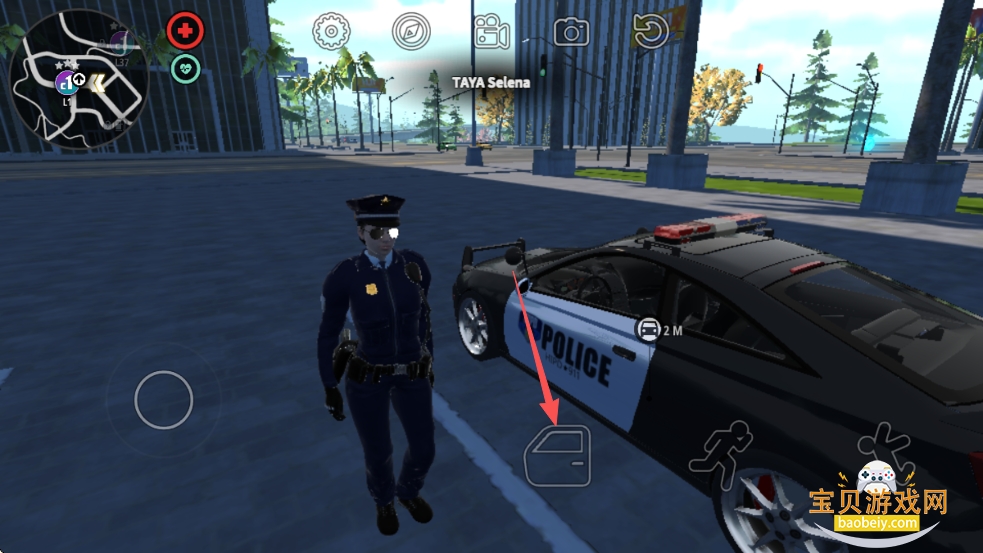983x553 pixels.
Task: Select the green heart health icon
Action: (185, 68)
